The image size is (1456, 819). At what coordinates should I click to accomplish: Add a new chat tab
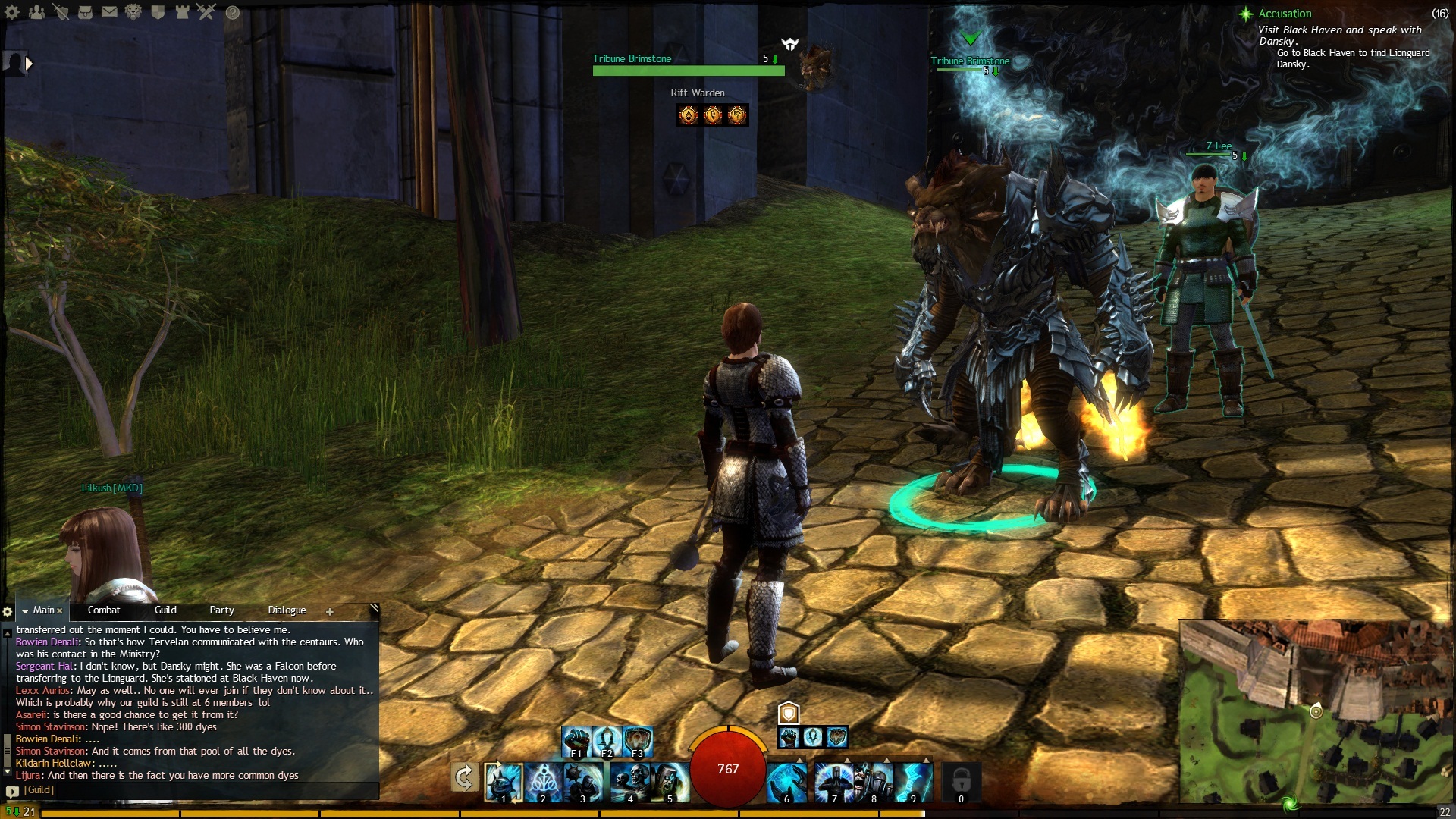coord(330,612)
